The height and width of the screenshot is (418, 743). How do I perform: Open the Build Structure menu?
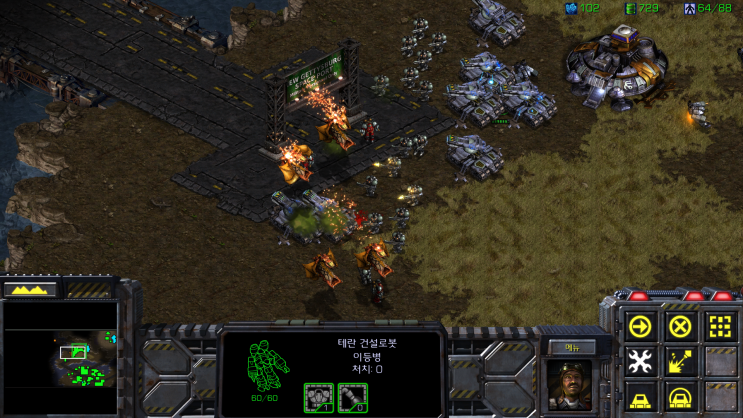(x=639, y=397)
